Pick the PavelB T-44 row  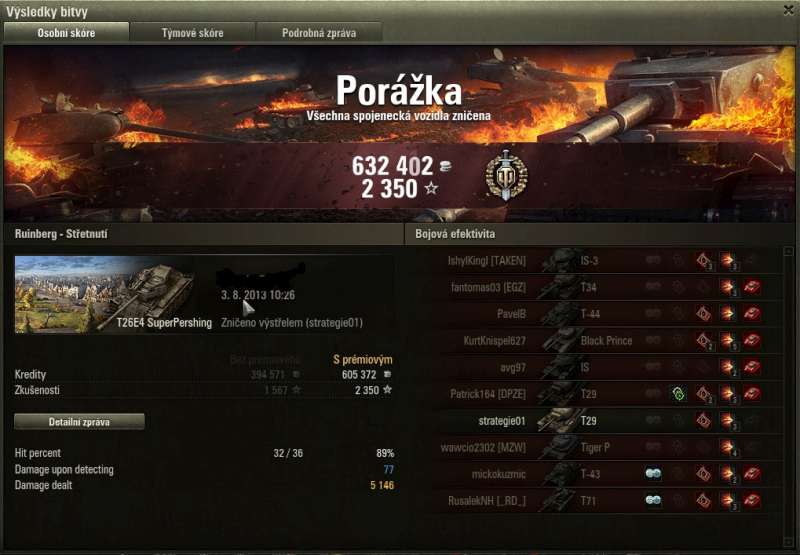[600, 314]
